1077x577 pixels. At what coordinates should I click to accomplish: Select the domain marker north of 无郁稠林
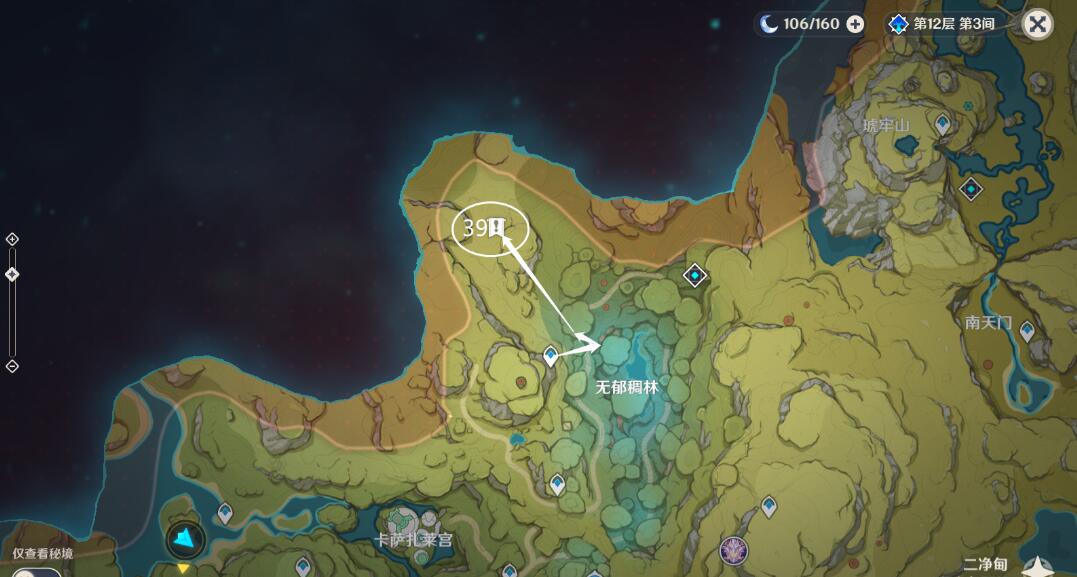[x=695, y=275]
